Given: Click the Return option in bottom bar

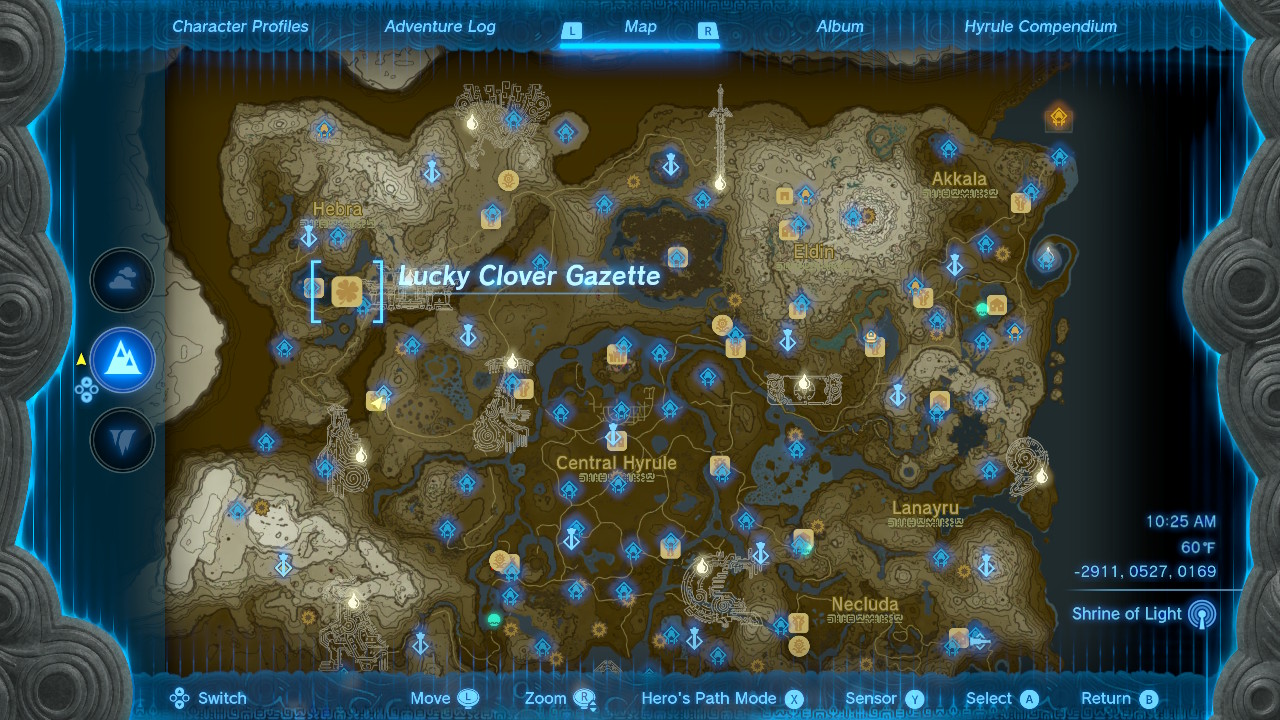Looking at the screenshot, I should tap(1108, 698).
